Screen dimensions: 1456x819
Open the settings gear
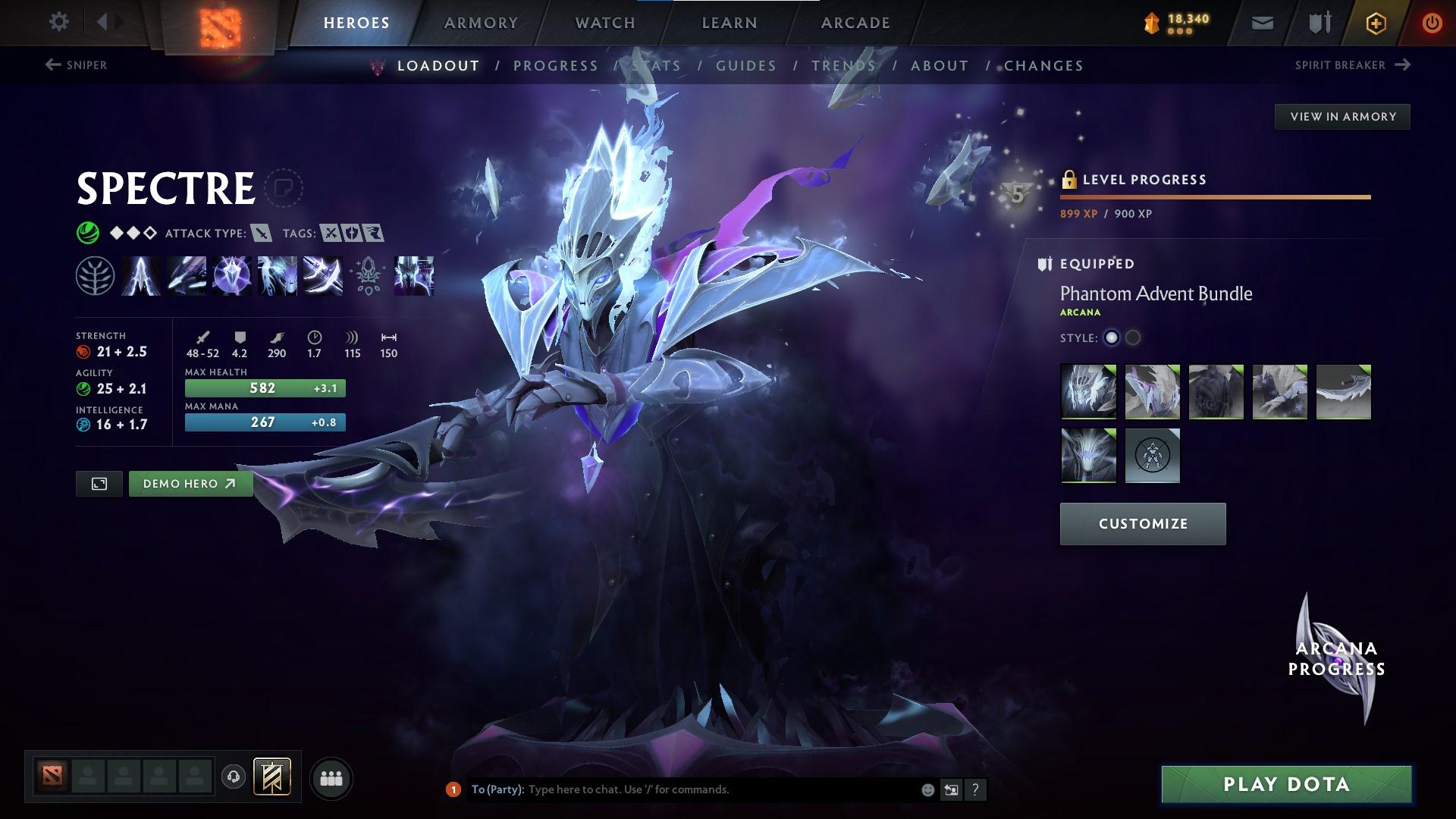(x=58, y=22)
